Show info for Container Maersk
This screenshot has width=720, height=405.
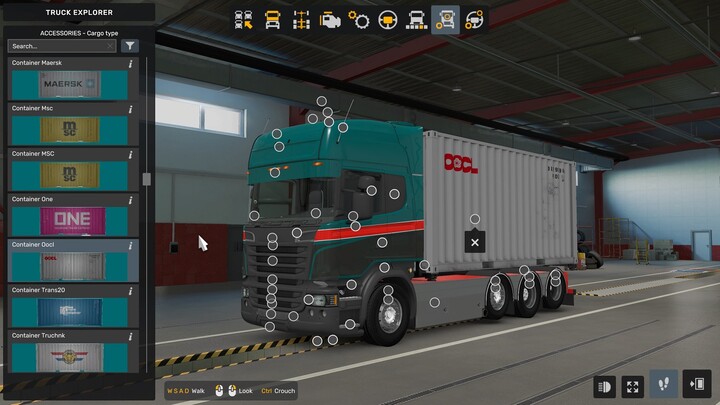(131, 63)
